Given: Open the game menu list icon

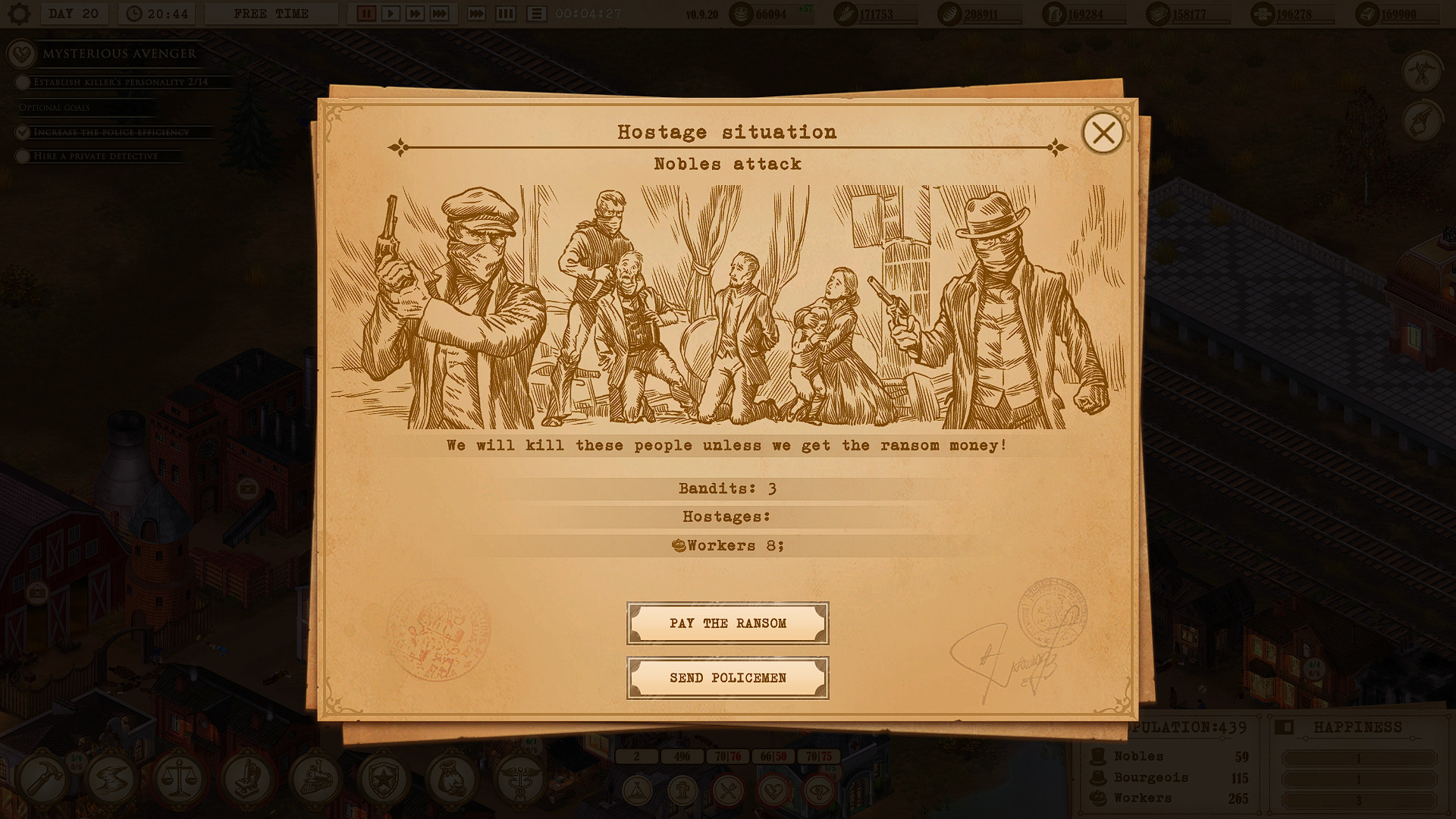Looking at the screenshot, I should (538, 13).
